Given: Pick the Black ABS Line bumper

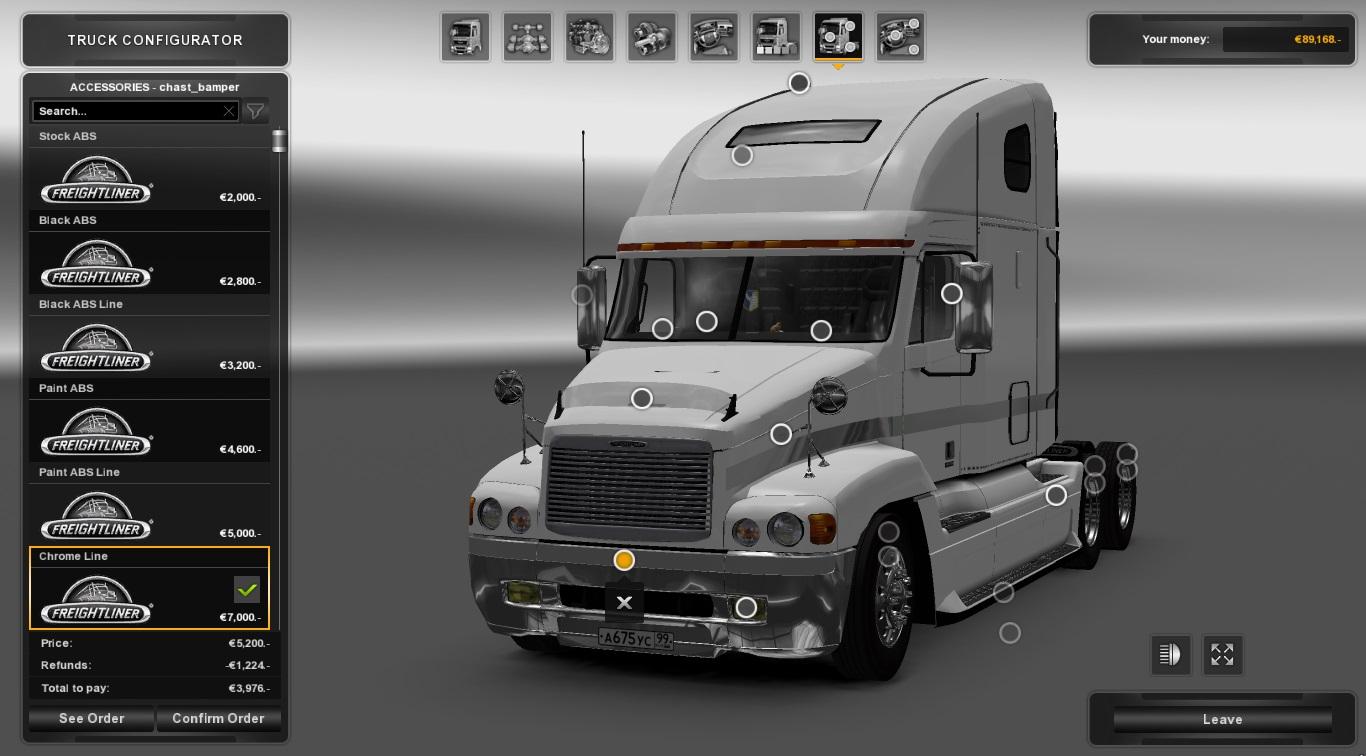Looking at the screenshot, I should pos(149,348).
